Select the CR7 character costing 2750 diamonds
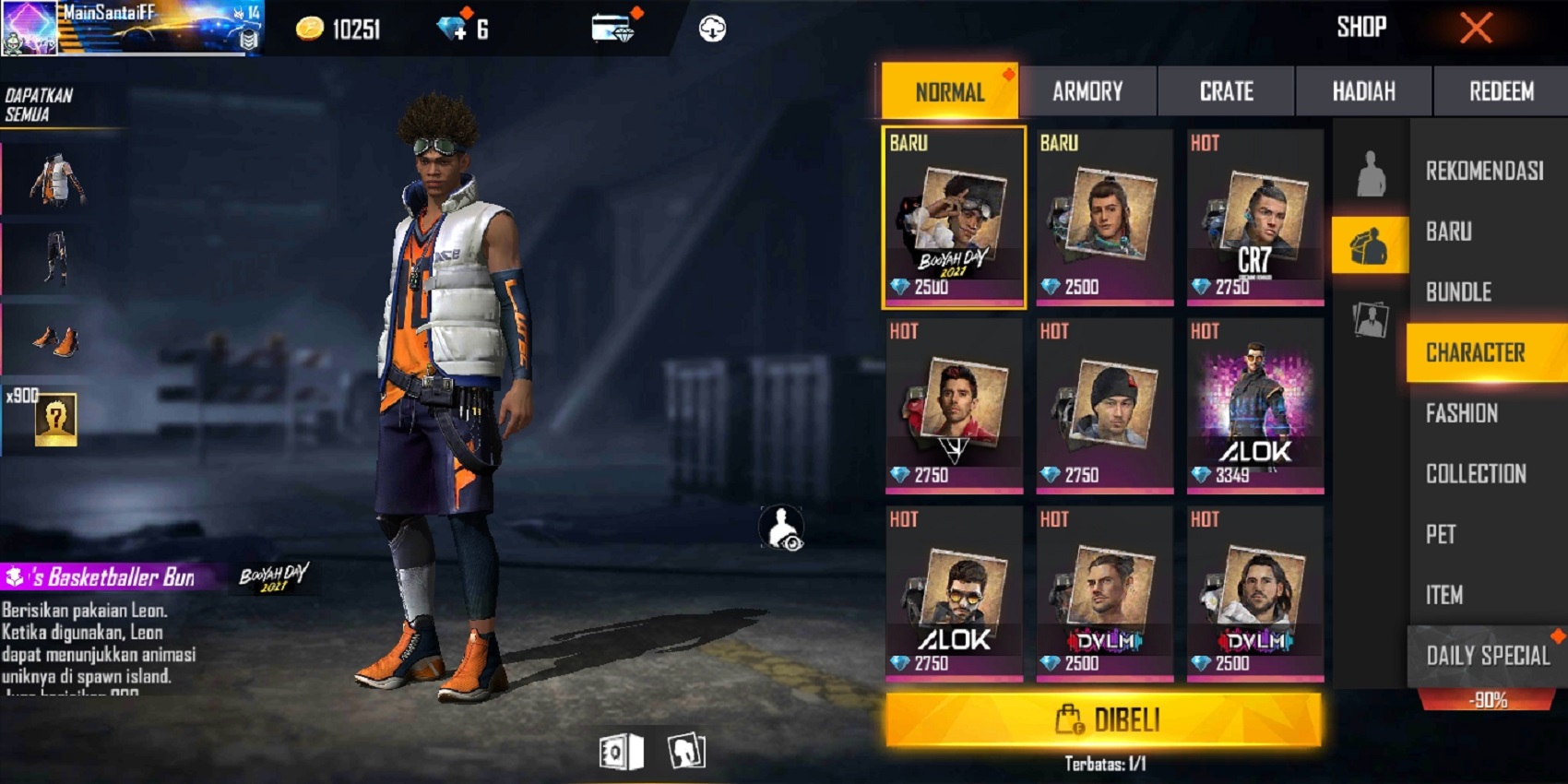The image size is (1568, 784). coord(1254,219)
